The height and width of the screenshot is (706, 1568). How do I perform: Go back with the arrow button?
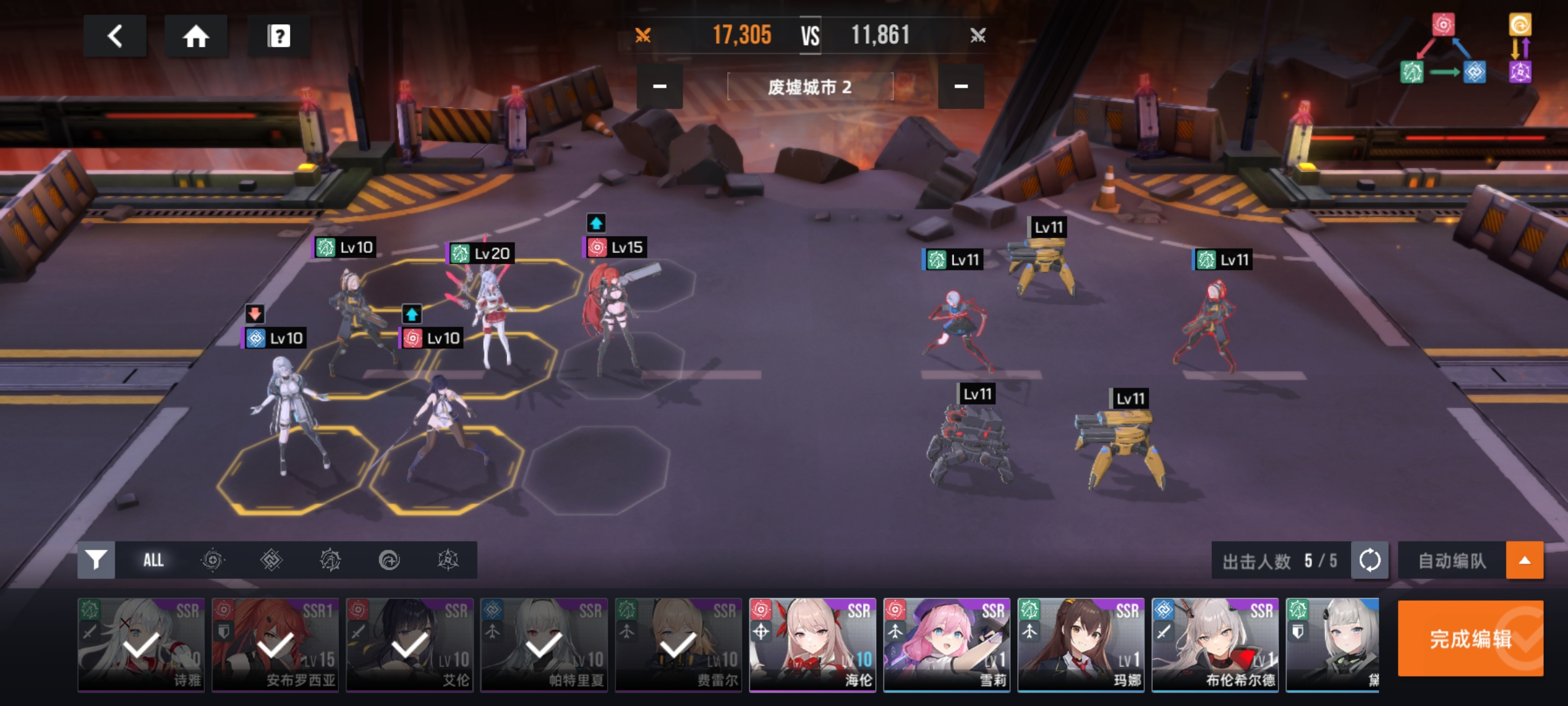(x=115, y=36)
